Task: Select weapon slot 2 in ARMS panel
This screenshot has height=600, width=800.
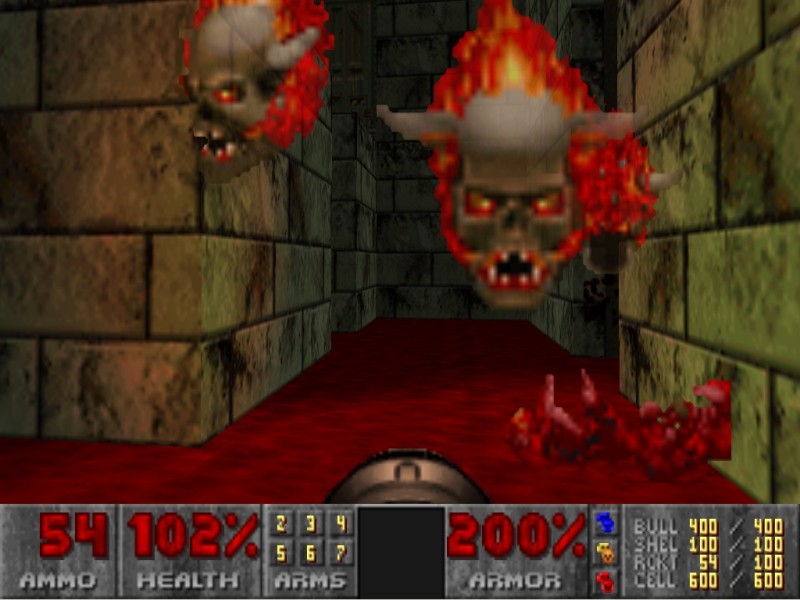Action: pyautogui.click(x=281, y=523)
